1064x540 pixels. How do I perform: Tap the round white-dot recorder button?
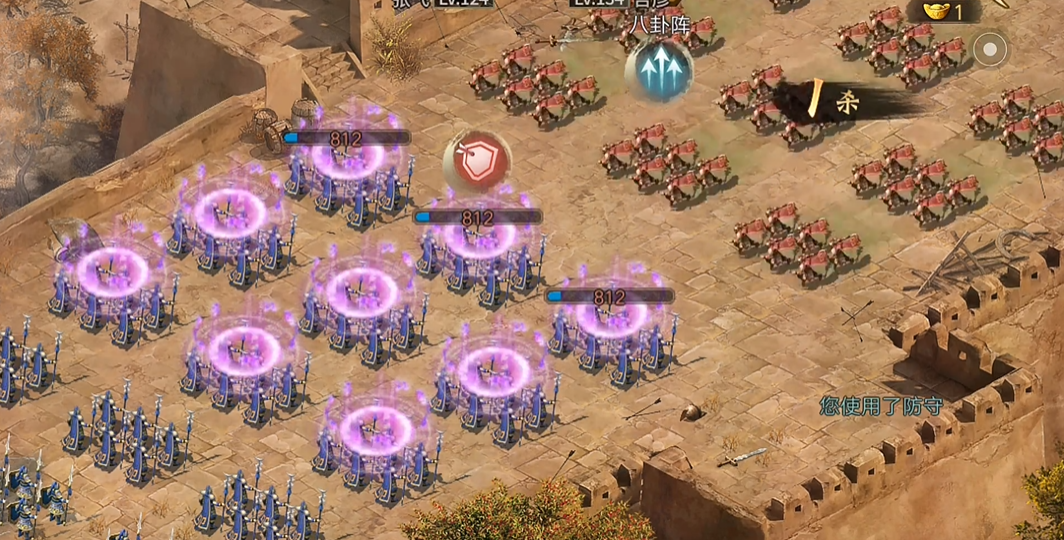coord(990,49)
